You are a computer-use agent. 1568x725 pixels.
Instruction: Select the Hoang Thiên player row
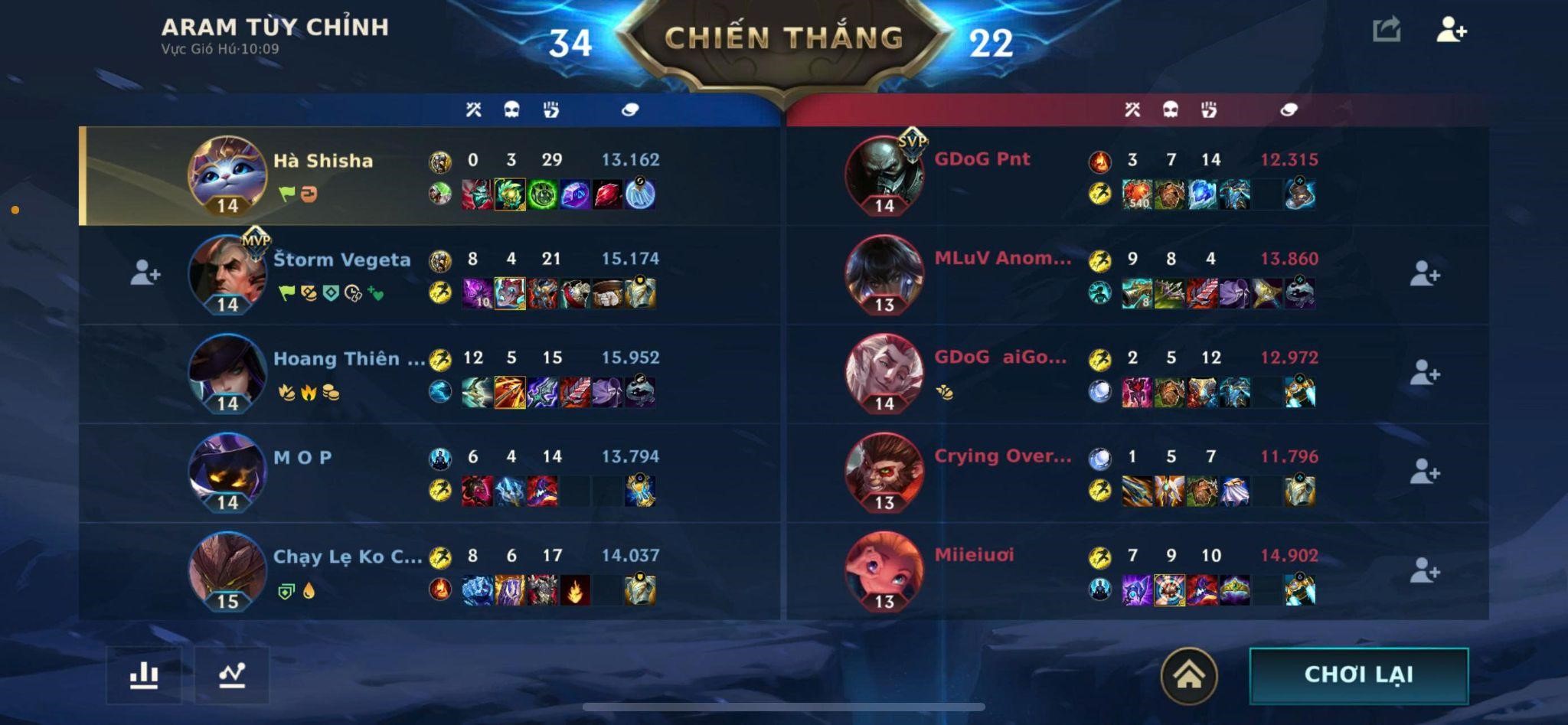pyautogui.click(x=429, y=374)
